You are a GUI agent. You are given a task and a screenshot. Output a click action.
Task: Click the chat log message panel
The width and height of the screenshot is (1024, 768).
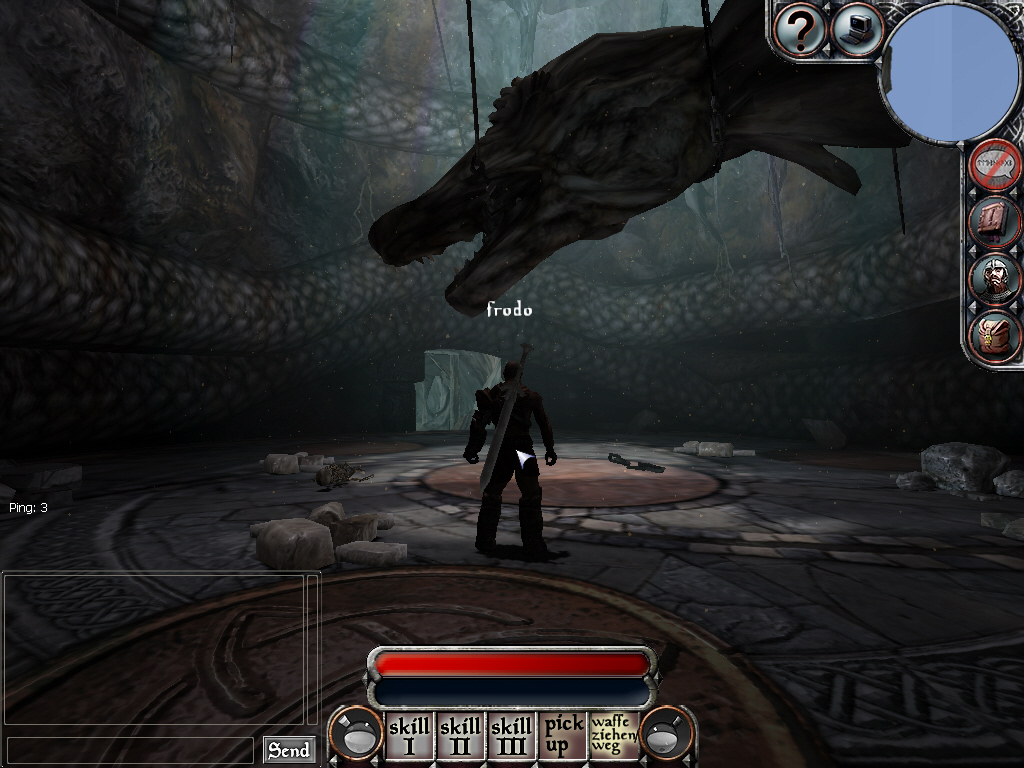tap(154, 648)
